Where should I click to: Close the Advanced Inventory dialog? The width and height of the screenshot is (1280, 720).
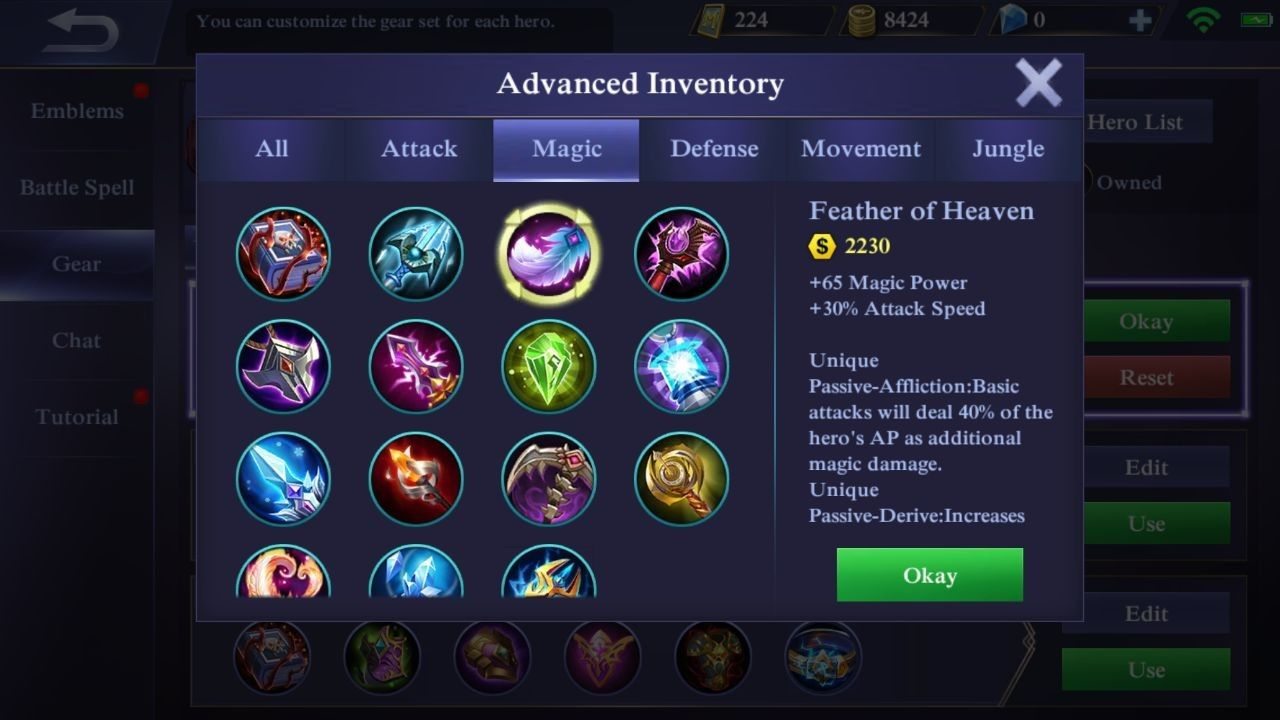(x=1038, y=83)
